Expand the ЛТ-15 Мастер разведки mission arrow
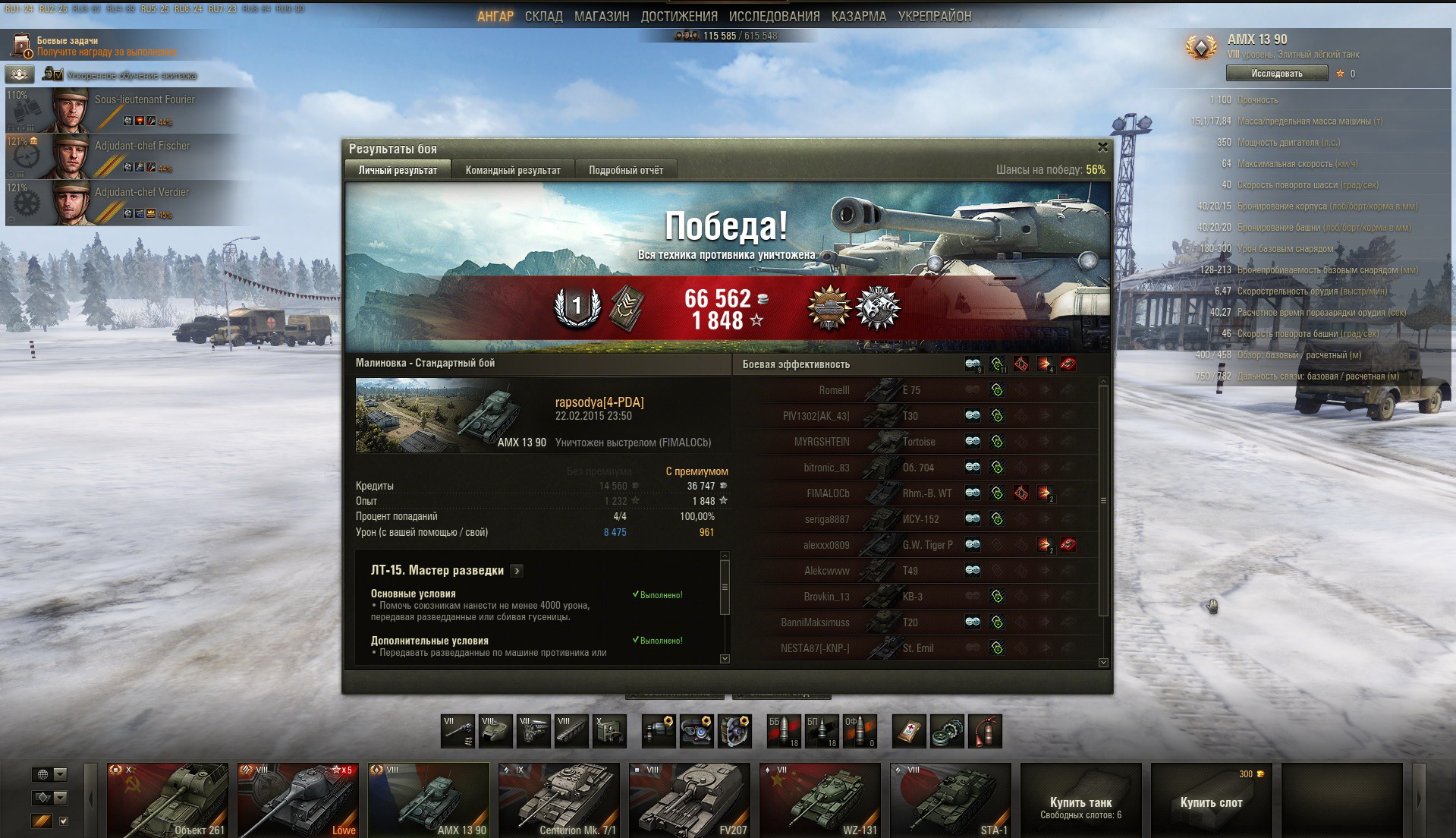Image resolution: width=1456 pixels, height=838 pixels. click(x=517, y=571)
